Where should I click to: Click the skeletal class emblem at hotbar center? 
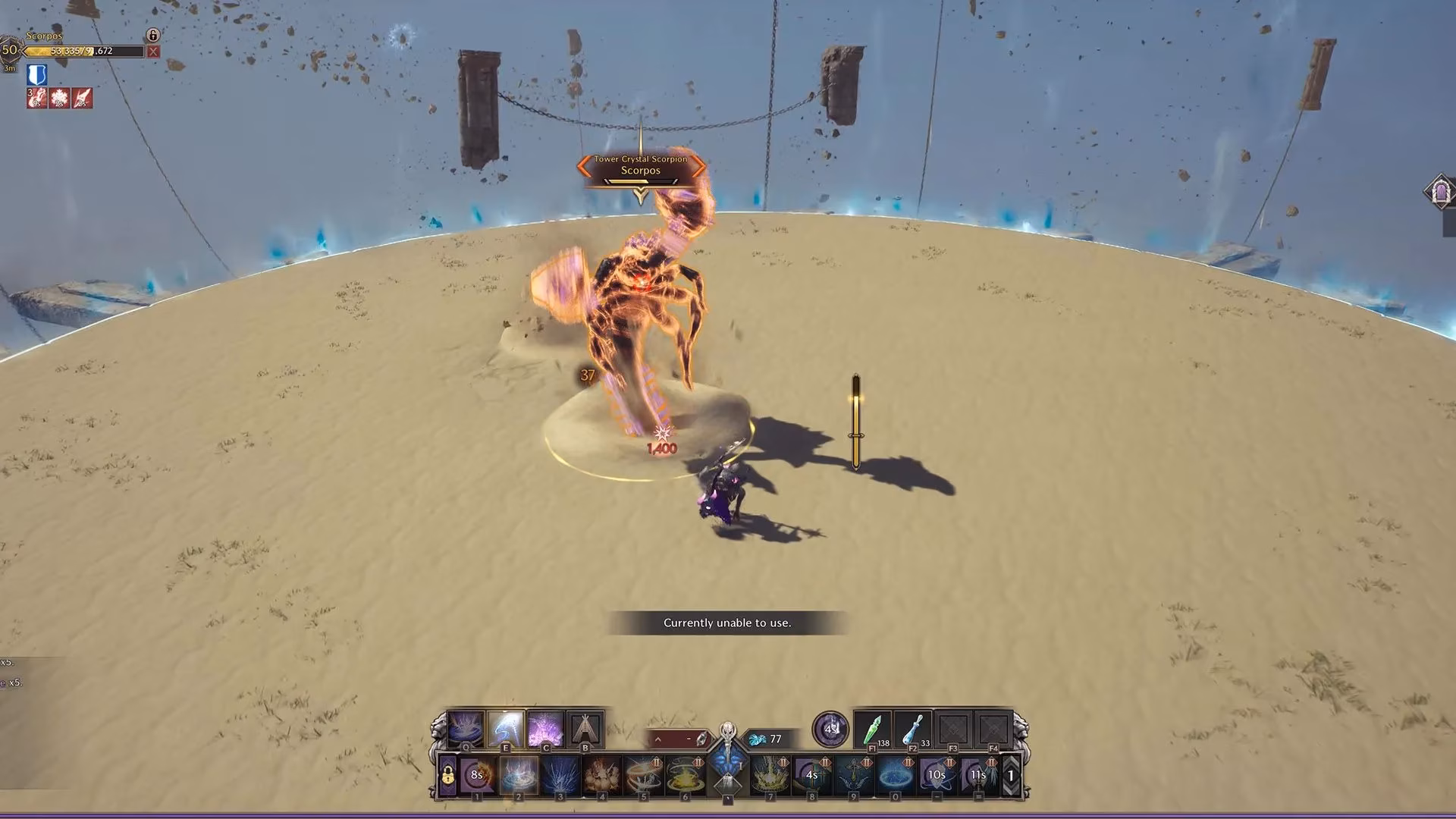[x=728, y=730]
